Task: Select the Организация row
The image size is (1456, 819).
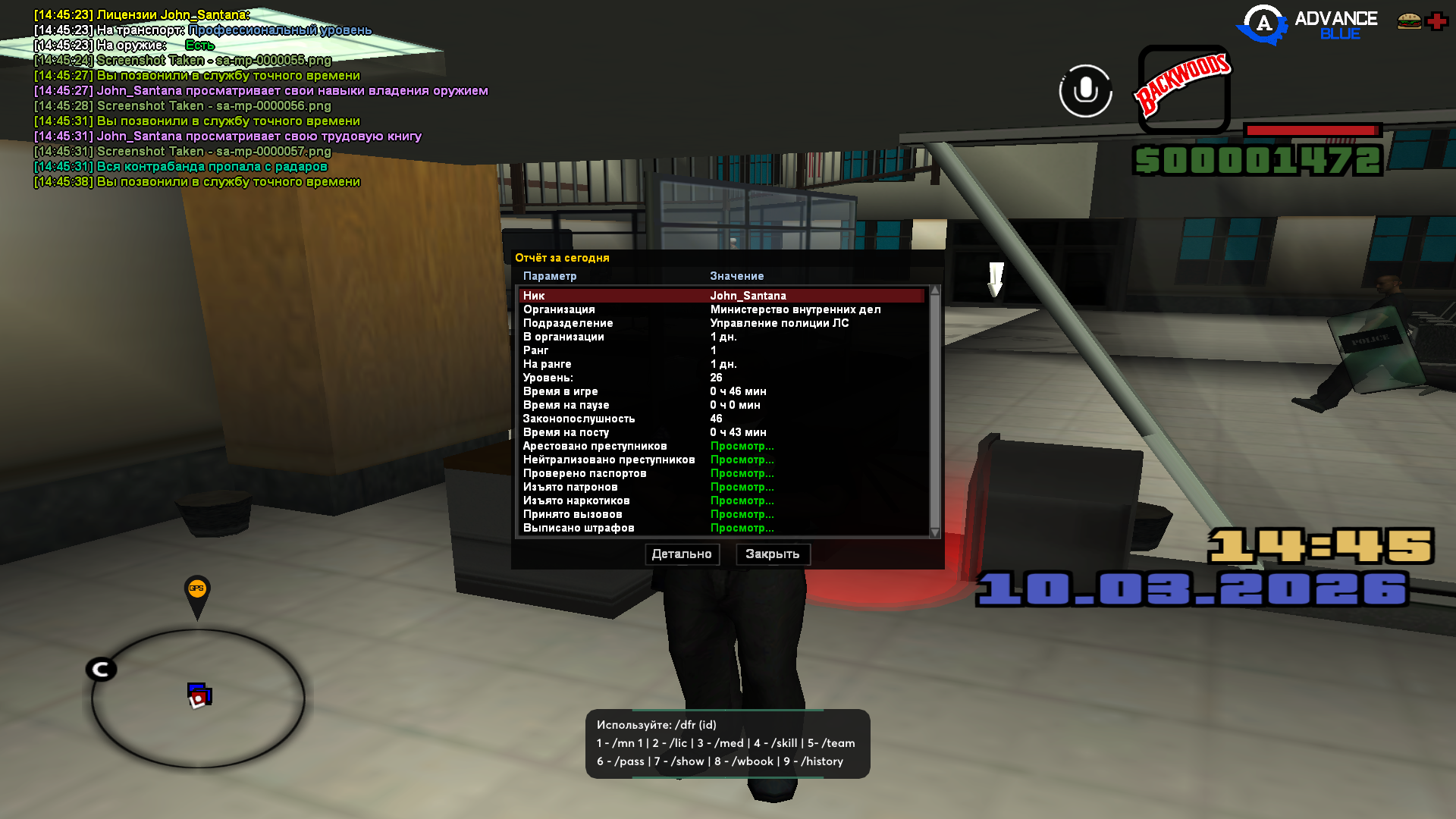Action: tap(720, 309)
